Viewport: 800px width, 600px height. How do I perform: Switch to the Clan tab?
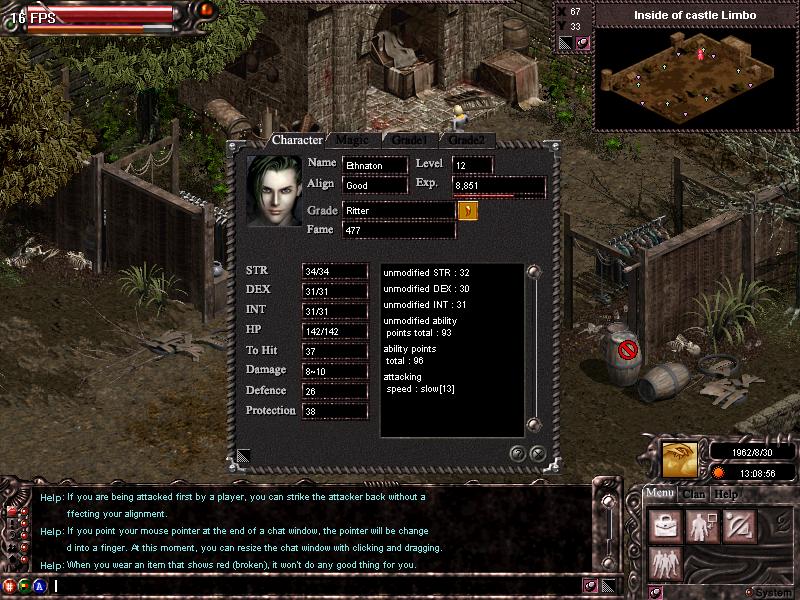694,493
